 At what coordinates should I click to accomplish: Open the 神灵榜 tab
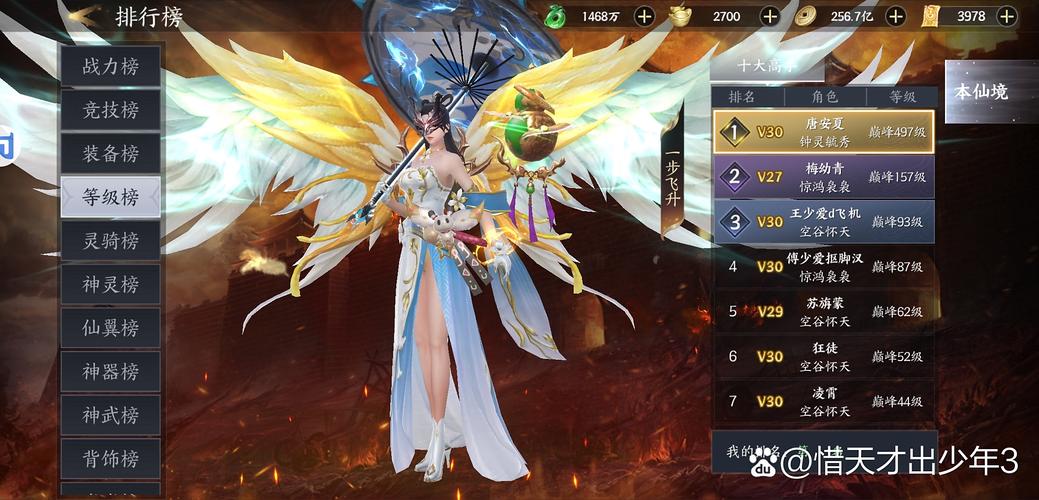coord(110,284)
